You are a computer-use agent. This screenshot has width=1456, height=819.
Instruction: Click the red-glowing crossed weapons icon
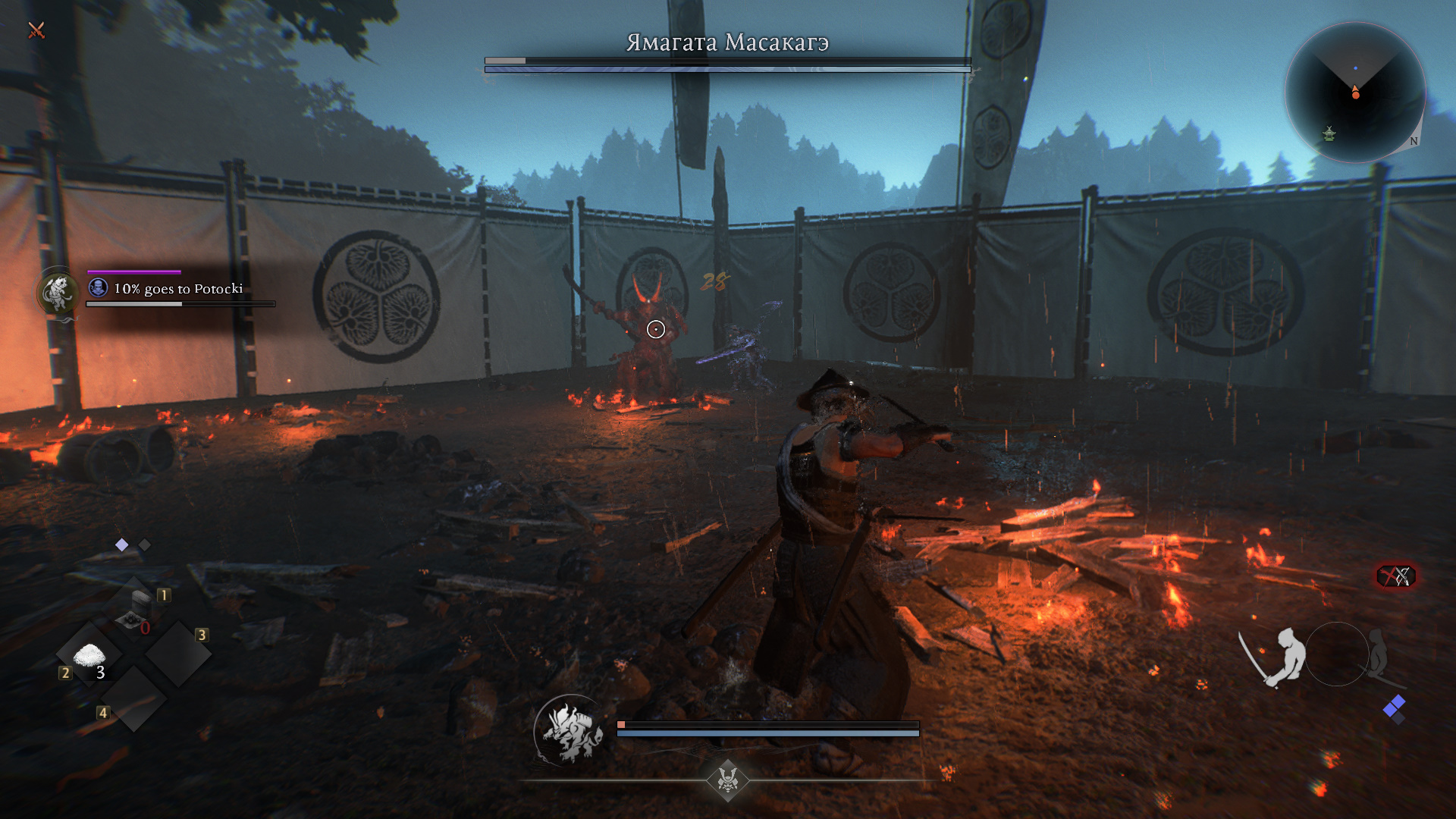tap(1396, 576)
